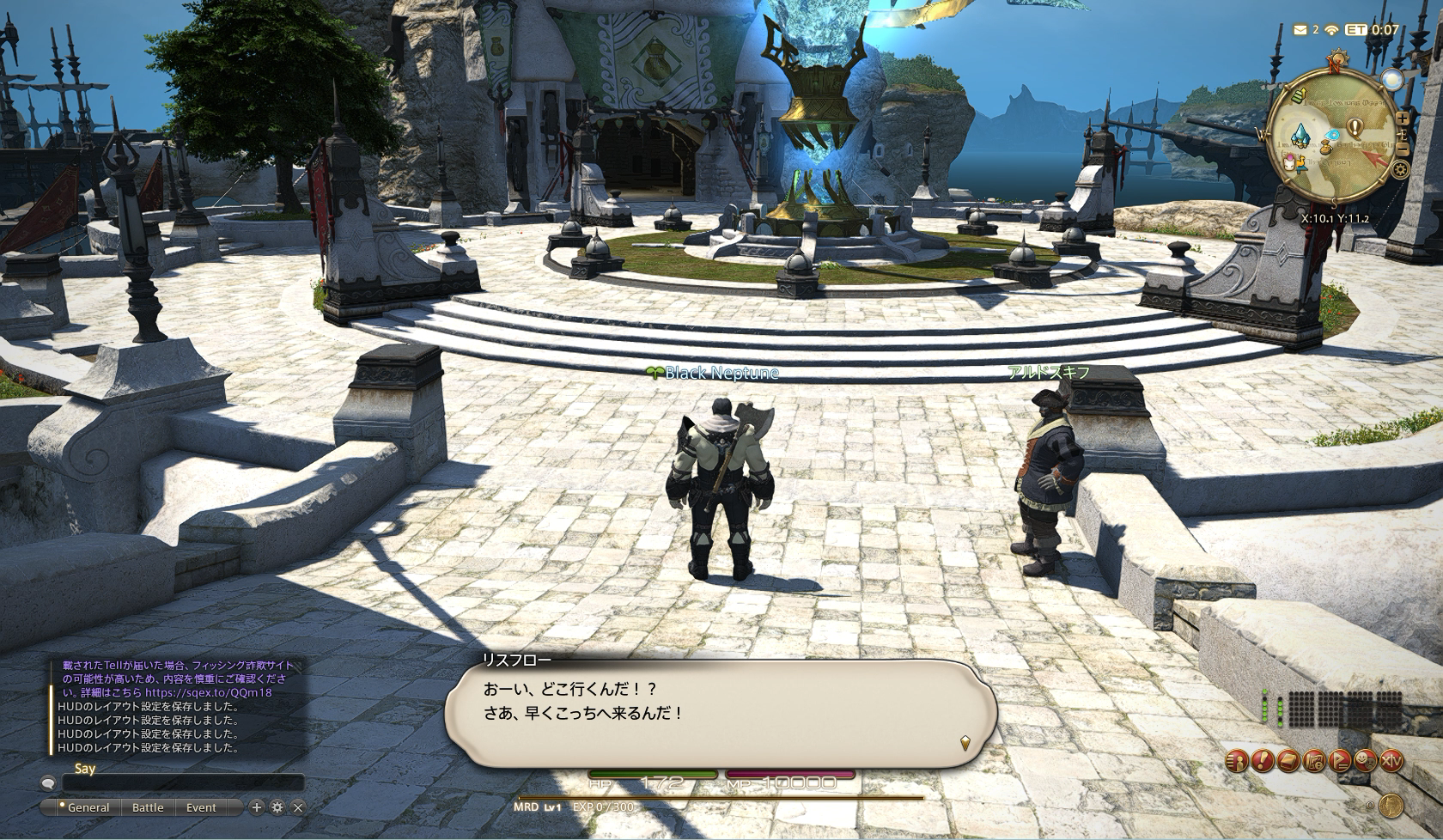The width and height of the screenshot is (1443, 840).
Task: Open the Social smiley faces menu
Action: coord(1364,760)
